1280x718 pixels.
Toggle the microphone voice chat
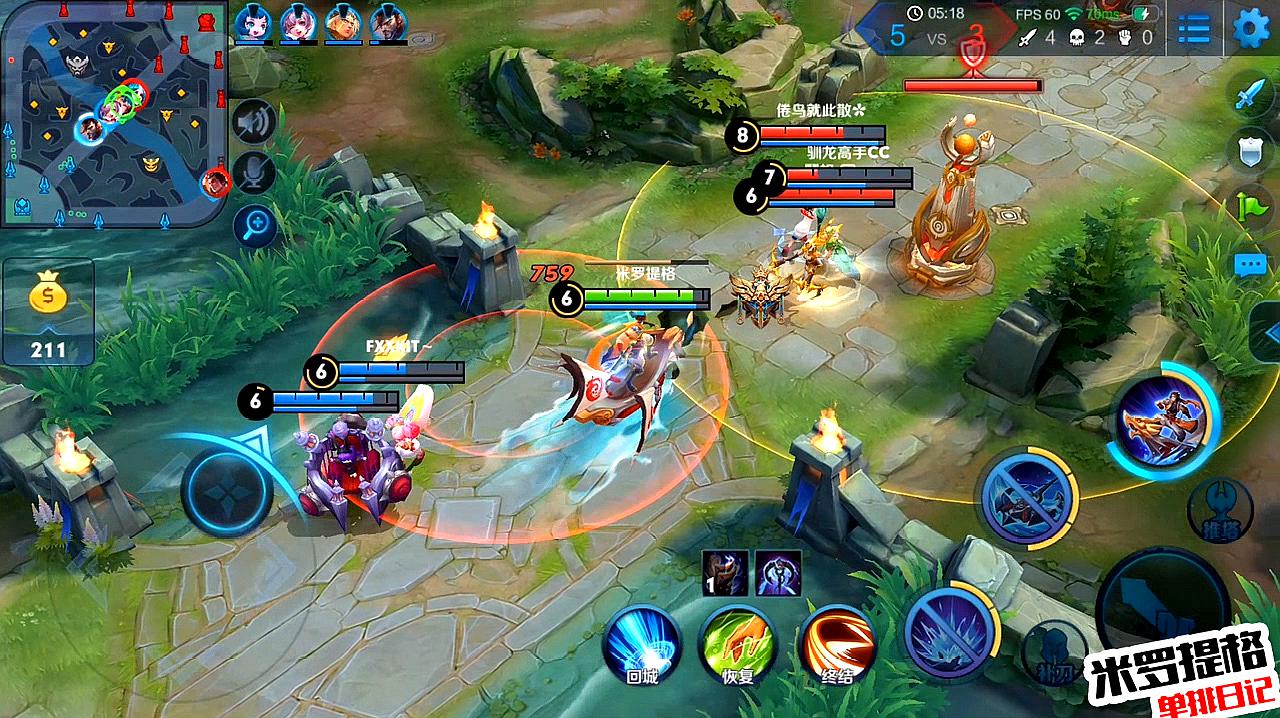pos(254,174)
